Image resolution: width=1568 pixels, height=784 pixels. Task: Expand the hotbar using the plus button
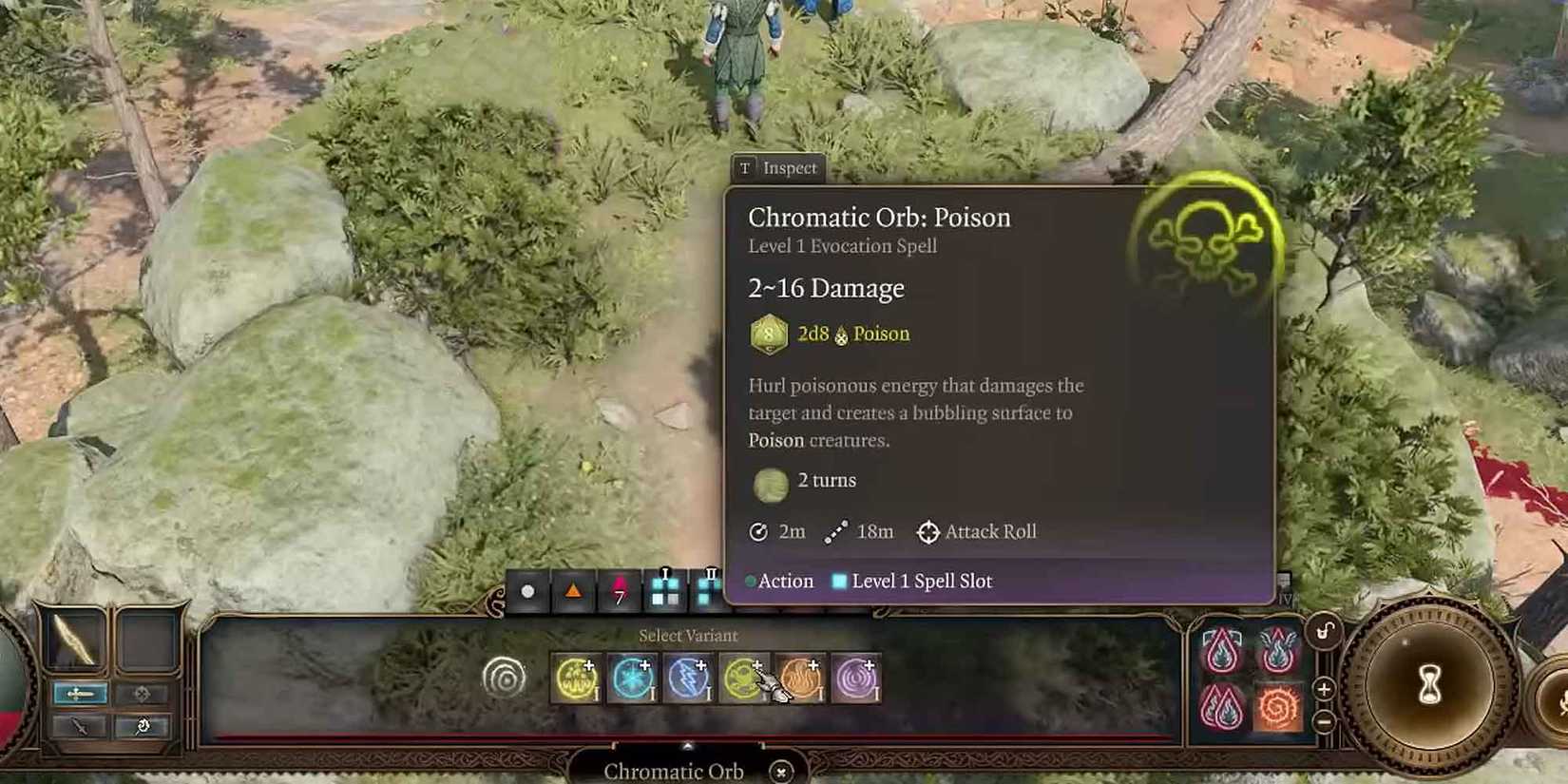pos(1324,690)
